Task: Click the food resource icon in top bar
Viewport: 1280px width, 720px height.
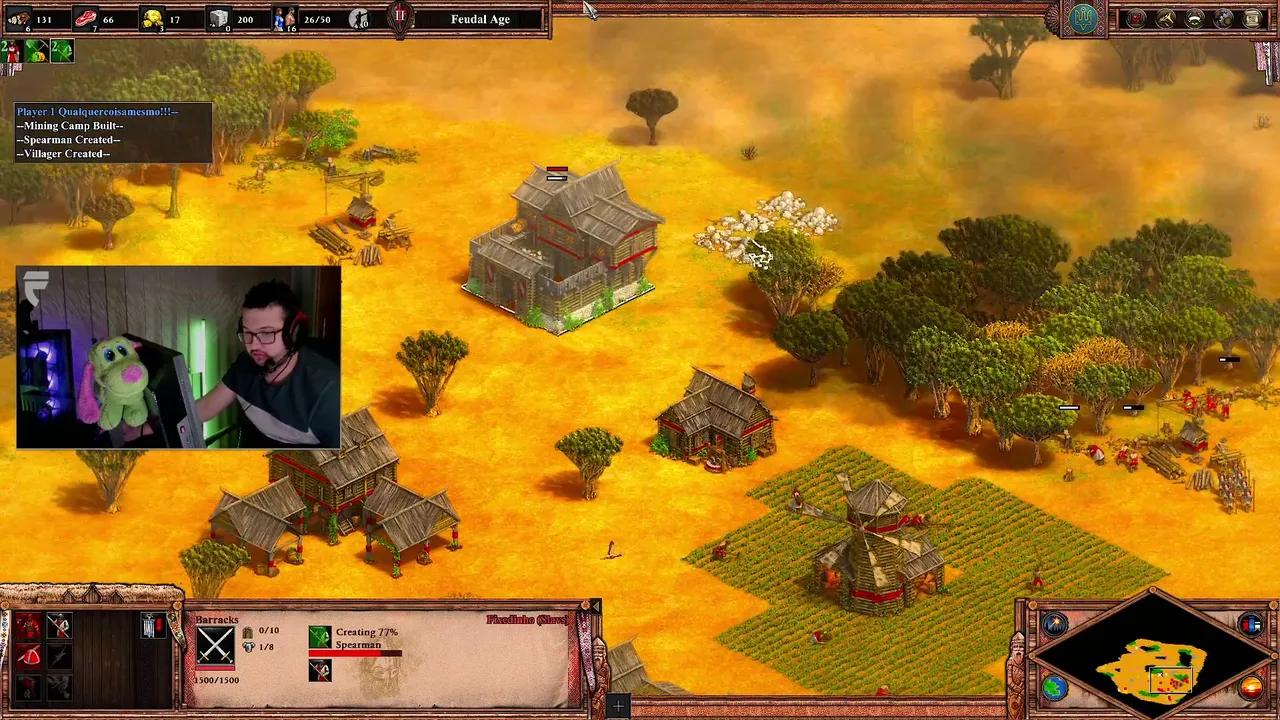Action: tap(85, 18)
